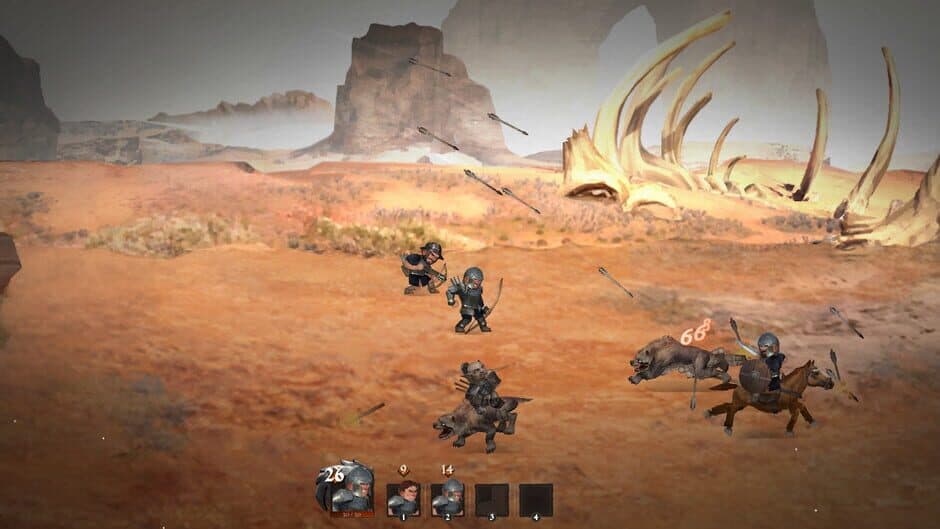940x529 pixels.
Task: Select the brown-haired soldier in slot 1
Action: click(403, 498)
